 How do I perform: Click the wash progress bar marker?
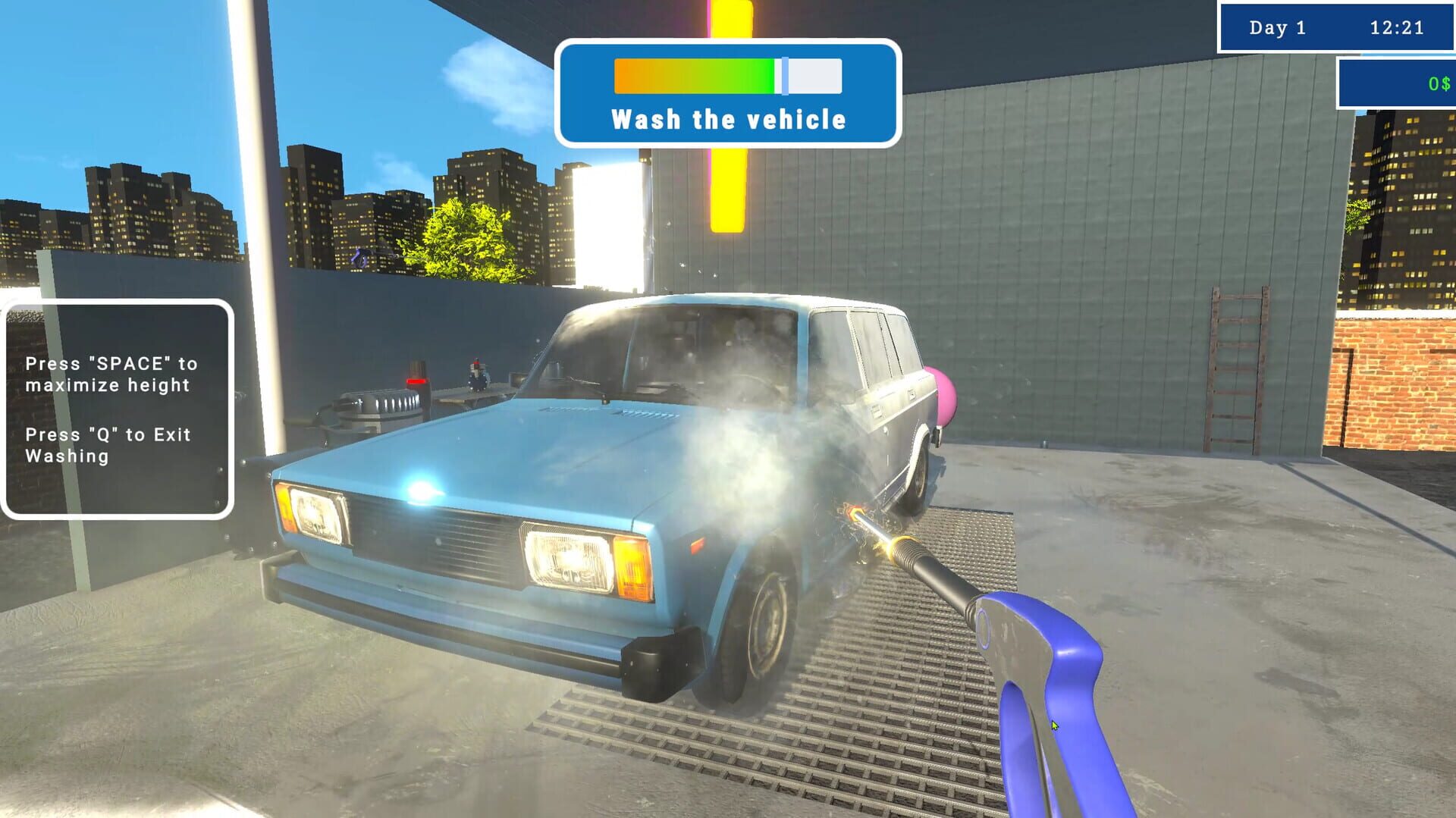point(783,76)
